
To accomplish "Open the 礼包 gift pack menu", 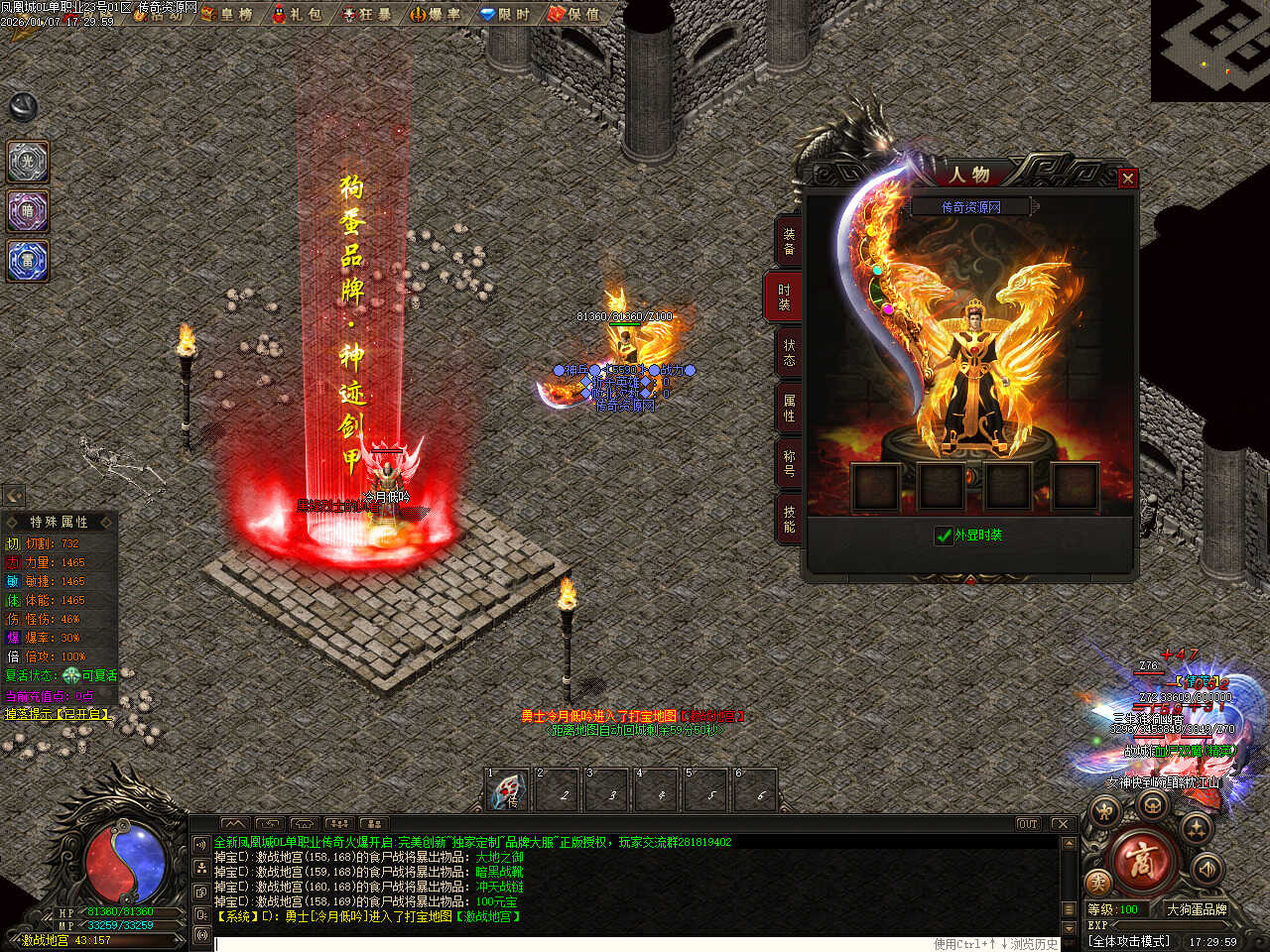I will point(297,14).
